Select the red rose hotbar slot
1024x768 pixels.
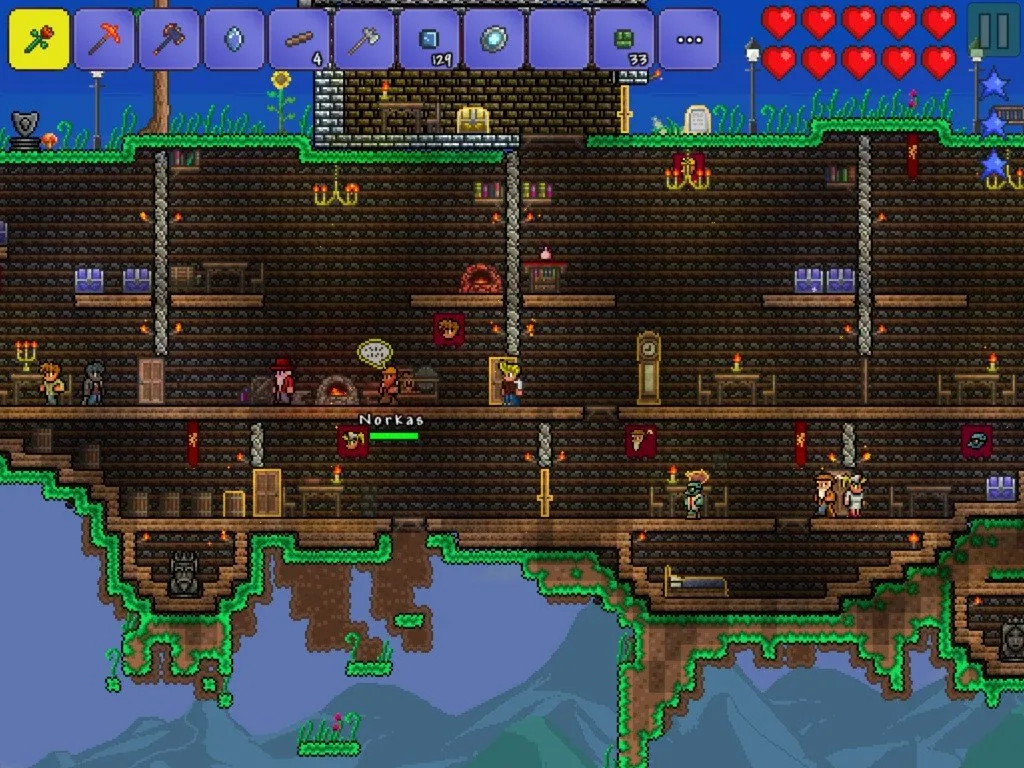39,39
